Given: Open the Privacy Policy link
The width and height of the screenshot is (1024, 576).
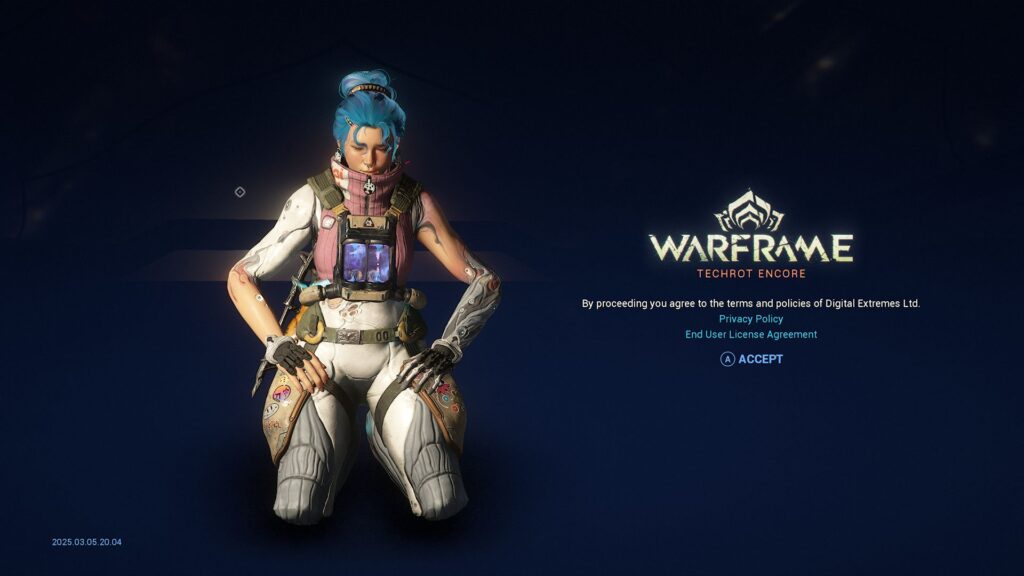Looking at the screenshot, I should [751, 319].
